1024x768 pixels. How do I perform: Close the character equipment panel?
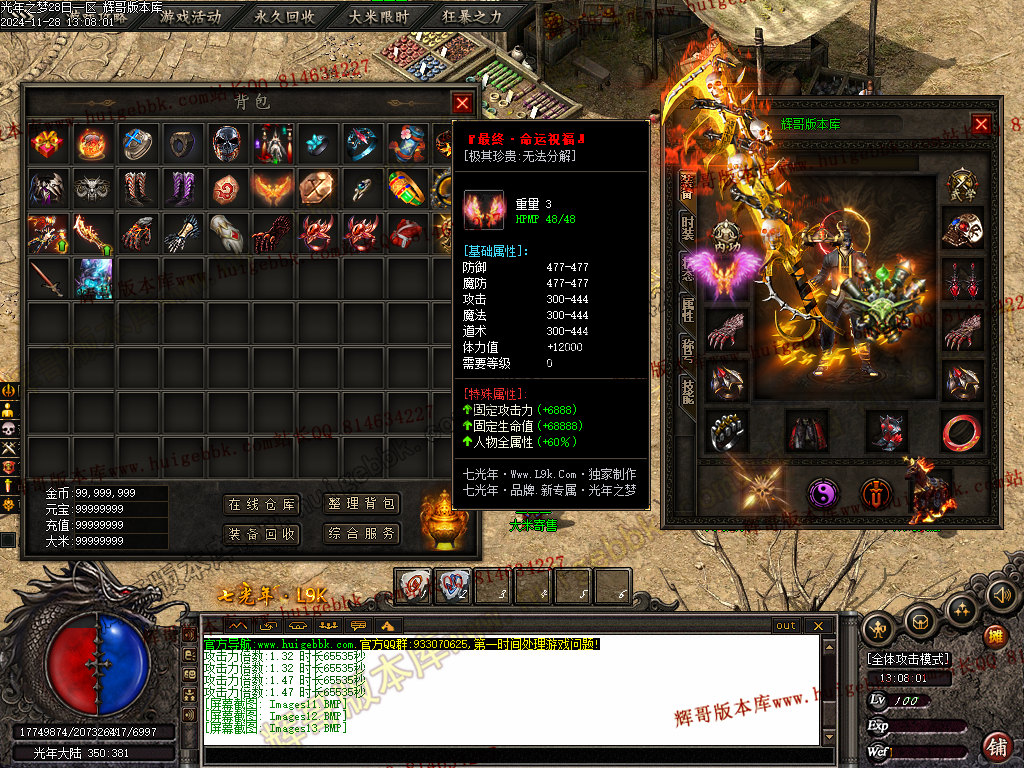coord(981,124)
